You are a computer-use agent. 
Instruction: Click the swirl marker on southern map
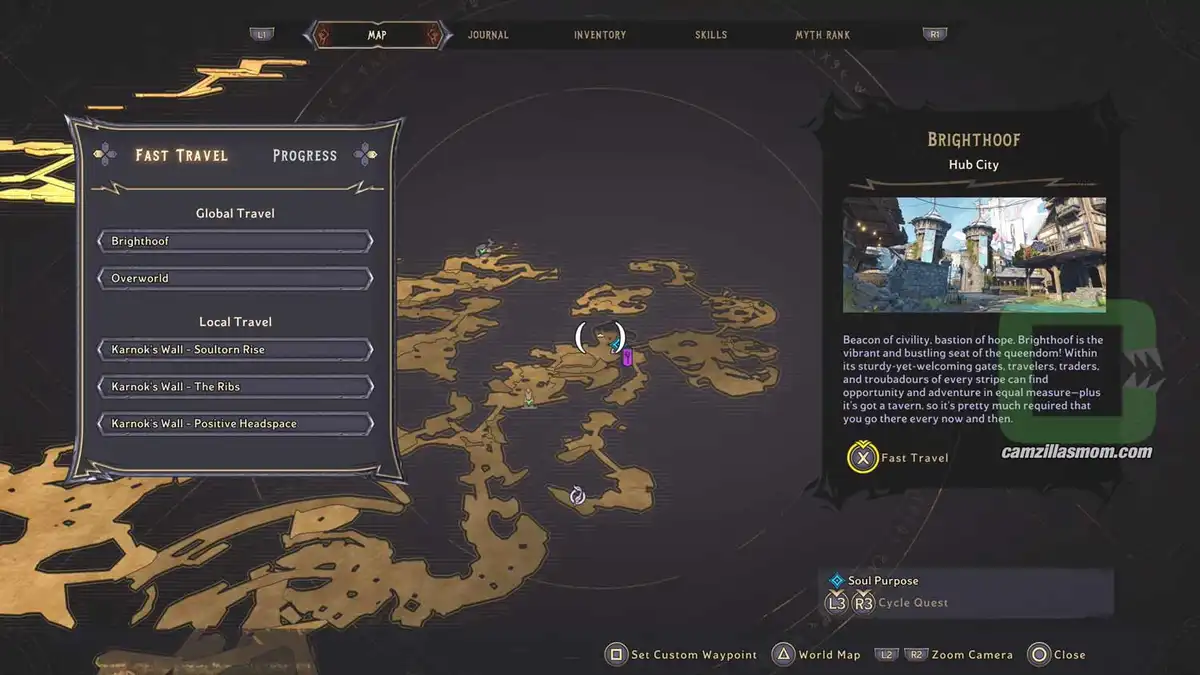point(577,495)
